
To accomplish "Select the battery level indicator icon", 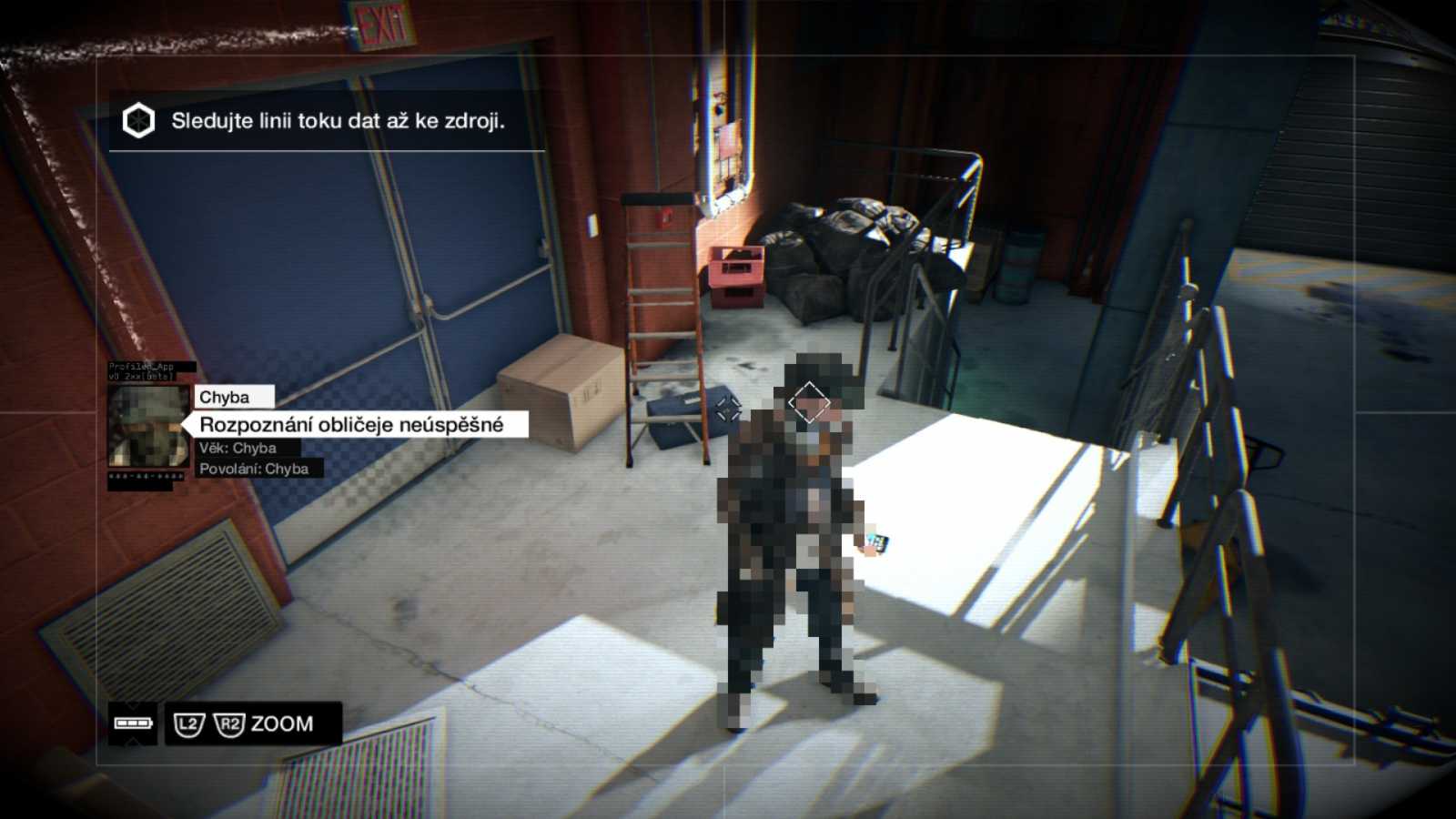I will 134,723.
